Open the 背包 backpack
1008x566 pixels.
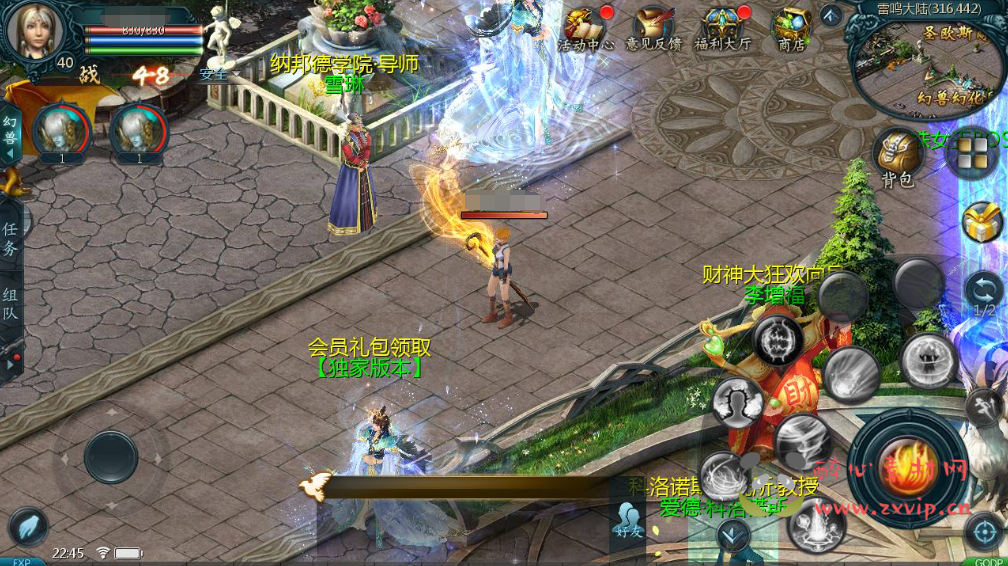click(x=897, y=155)
